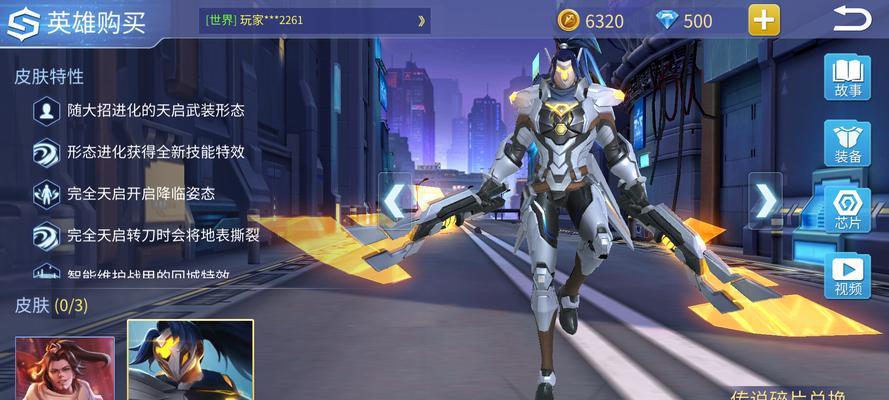Add more currency with the yellow plus button
889x400 pixels.
tap(764, 20)
